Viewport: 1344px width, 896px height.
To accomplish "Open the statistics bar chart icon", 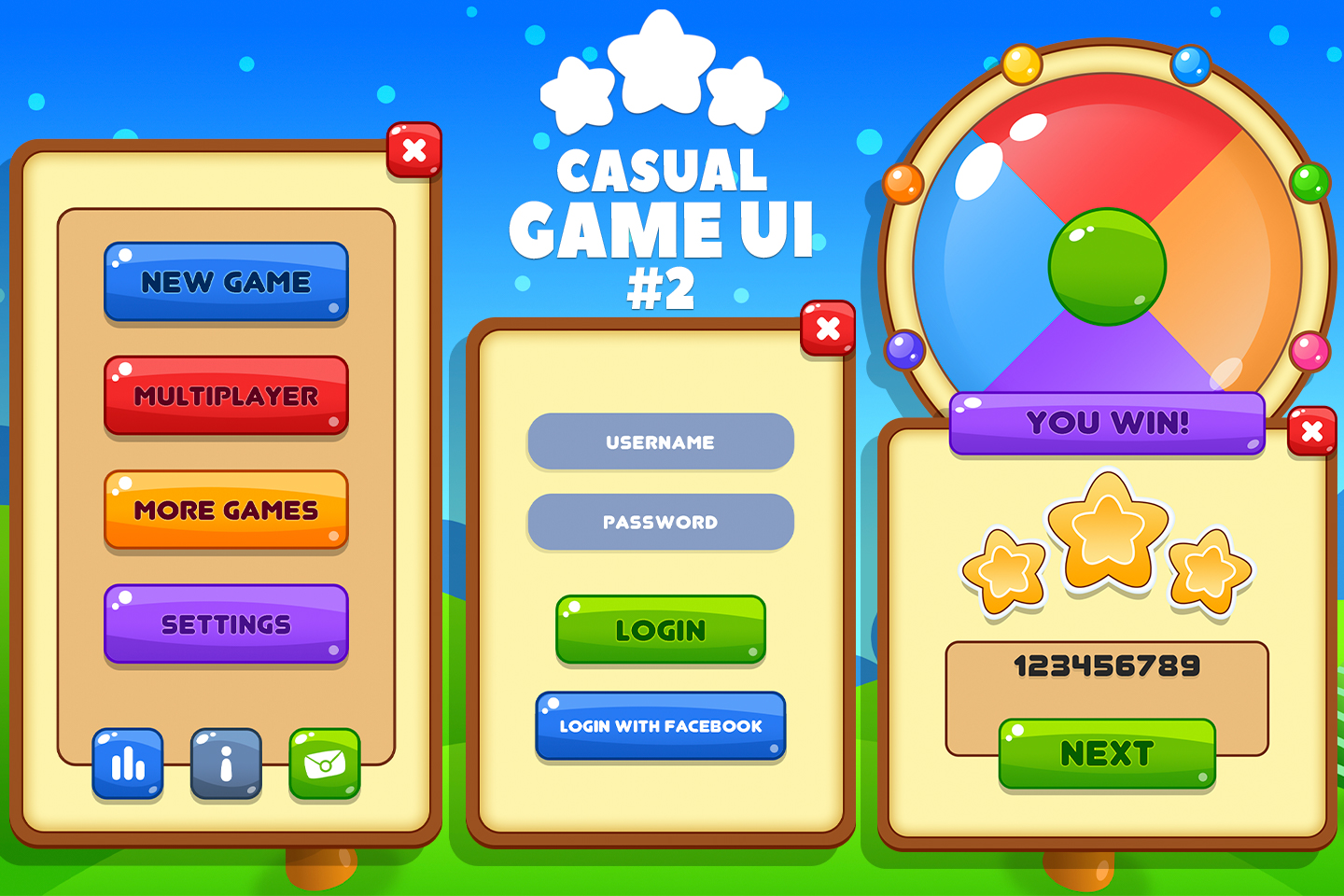I will pos(127,763).
